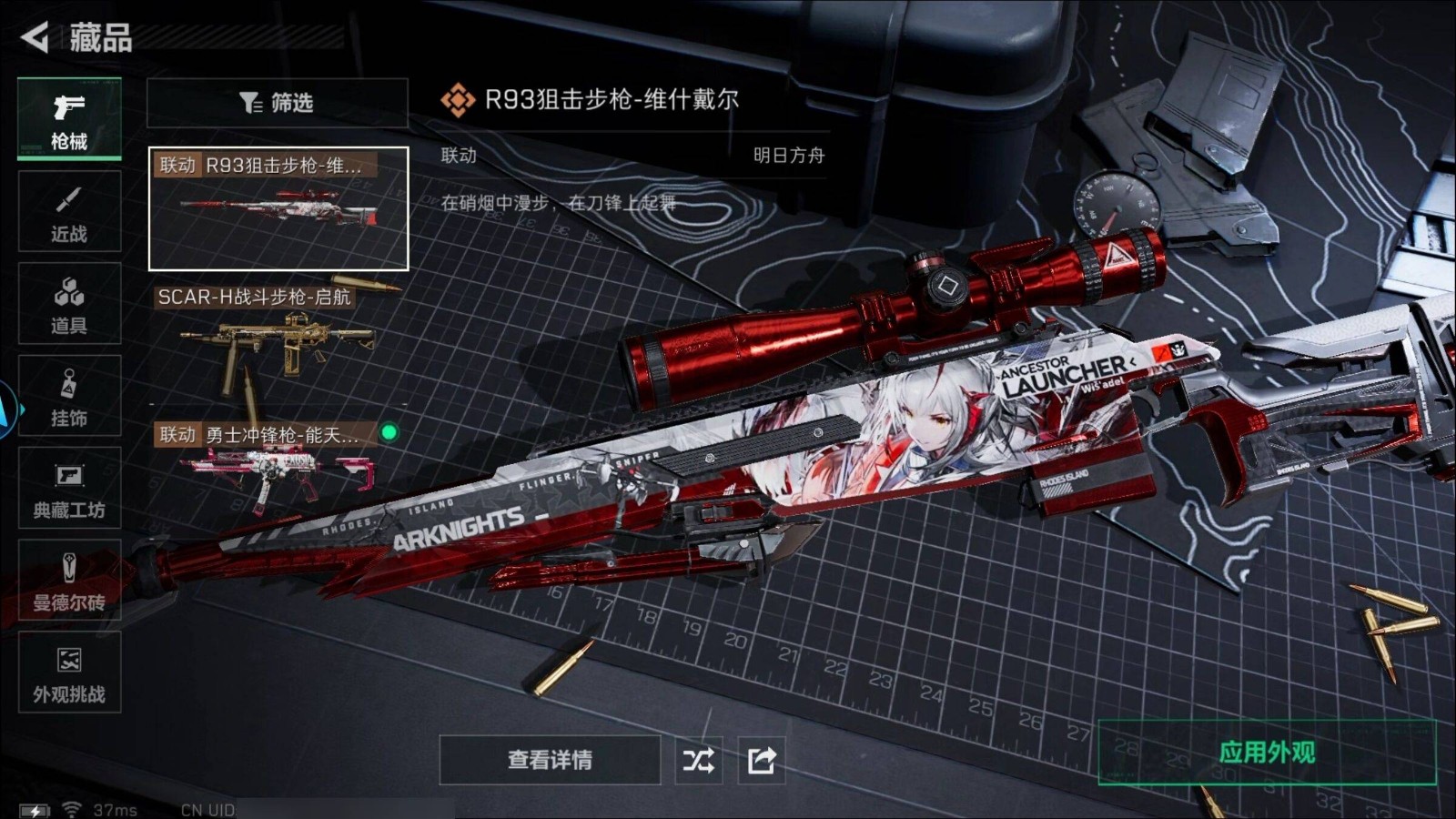Share the skin via the share icon
Viewport: 1456px width, 819px height.
tap(761, 760)
